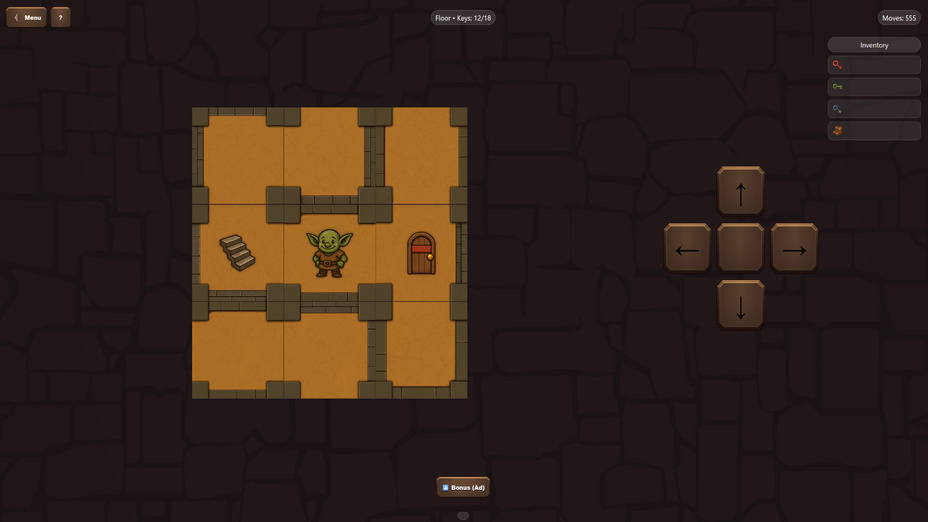Image resolution: width=928 pixels, height=522 pixels.
Task: Open the question mark help button
Action: tap(60, 17)
